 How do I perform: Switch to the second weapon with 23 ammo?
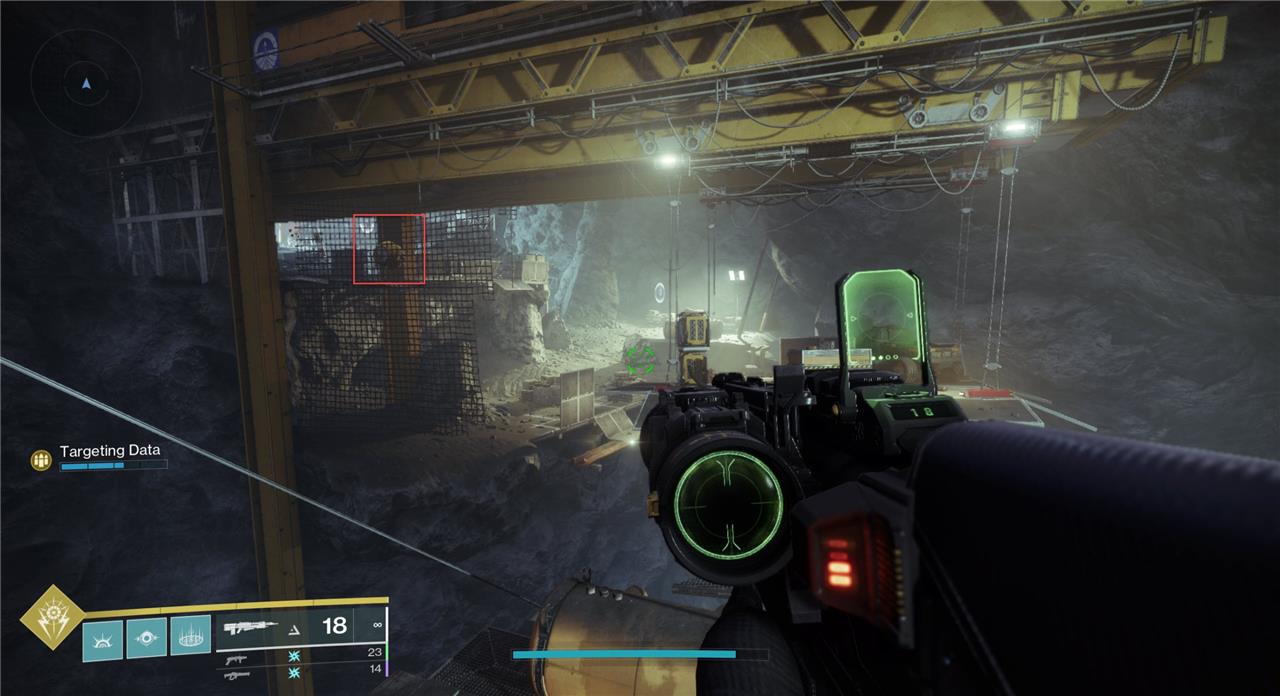click(x=238, y=656)
